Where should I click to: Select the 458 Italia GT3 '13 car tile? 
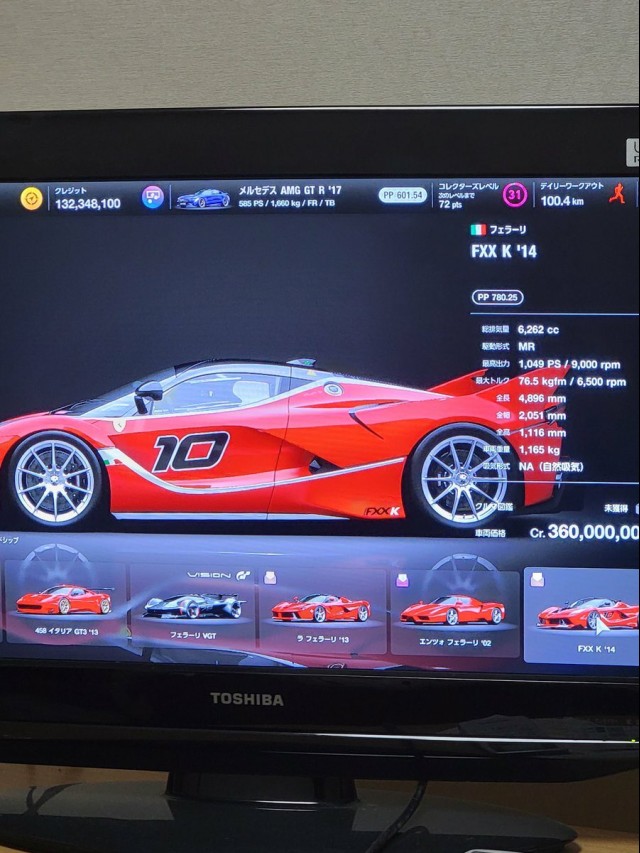click(67, 605)
